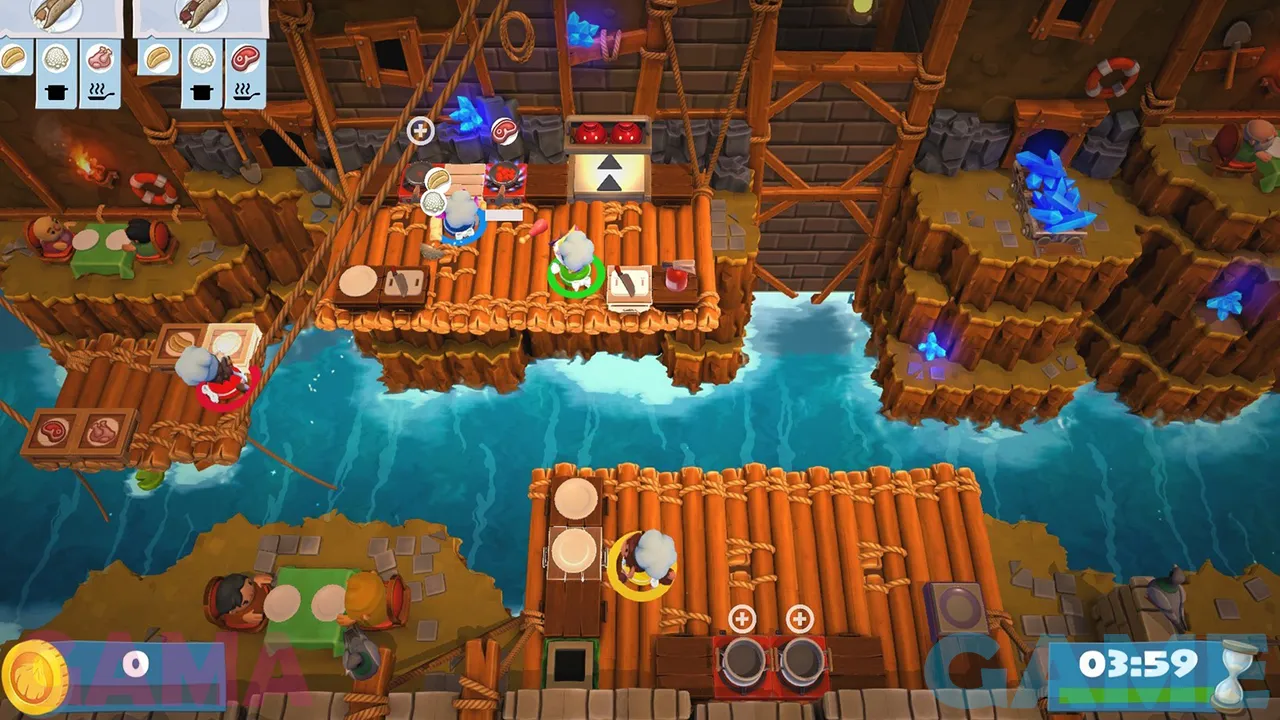The width and height of the screenshot is (1280, 720).
Task: Click the raw chicken ingredient icon
Action: coord(99,59)
